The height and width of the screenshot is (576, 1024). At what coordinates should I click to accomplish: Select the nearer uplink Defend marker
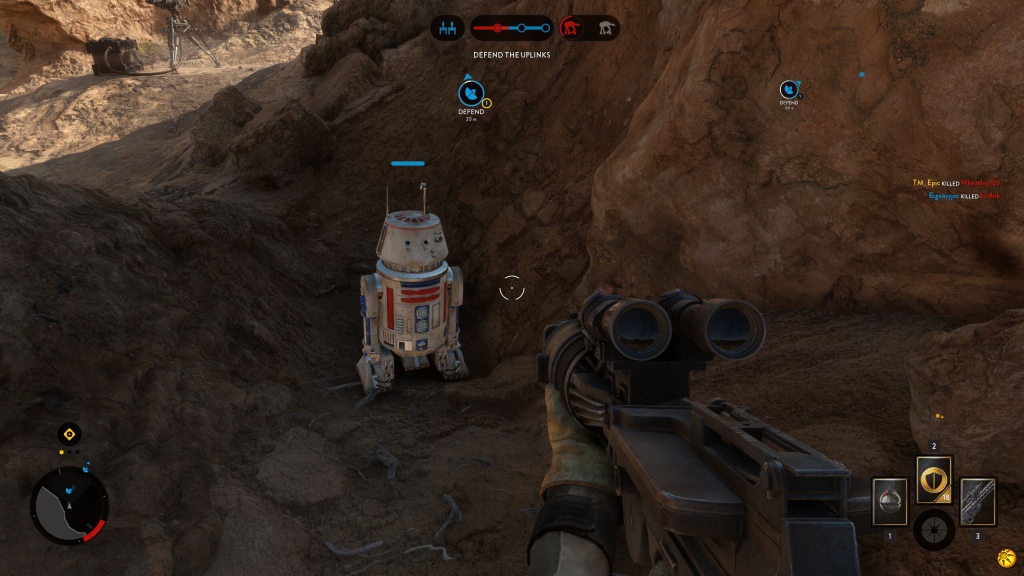(x=471, y=94)
